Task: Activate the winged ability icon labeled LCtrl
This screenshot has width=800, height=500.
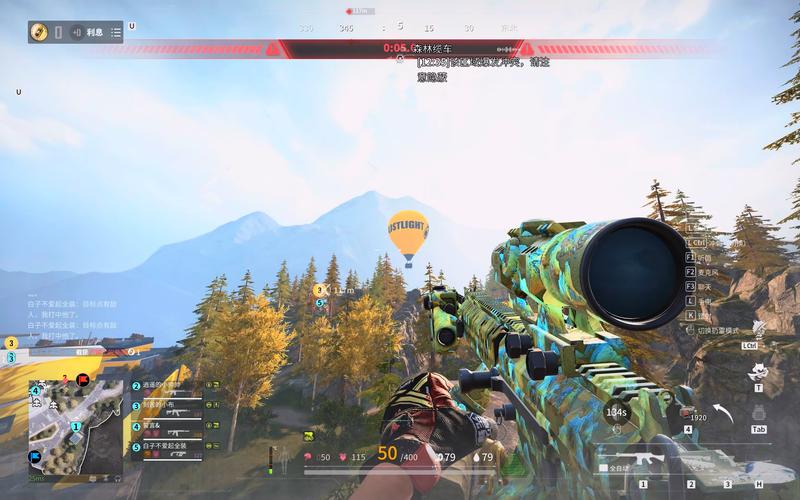Action: pyautogui.click(x=755, y=330)
